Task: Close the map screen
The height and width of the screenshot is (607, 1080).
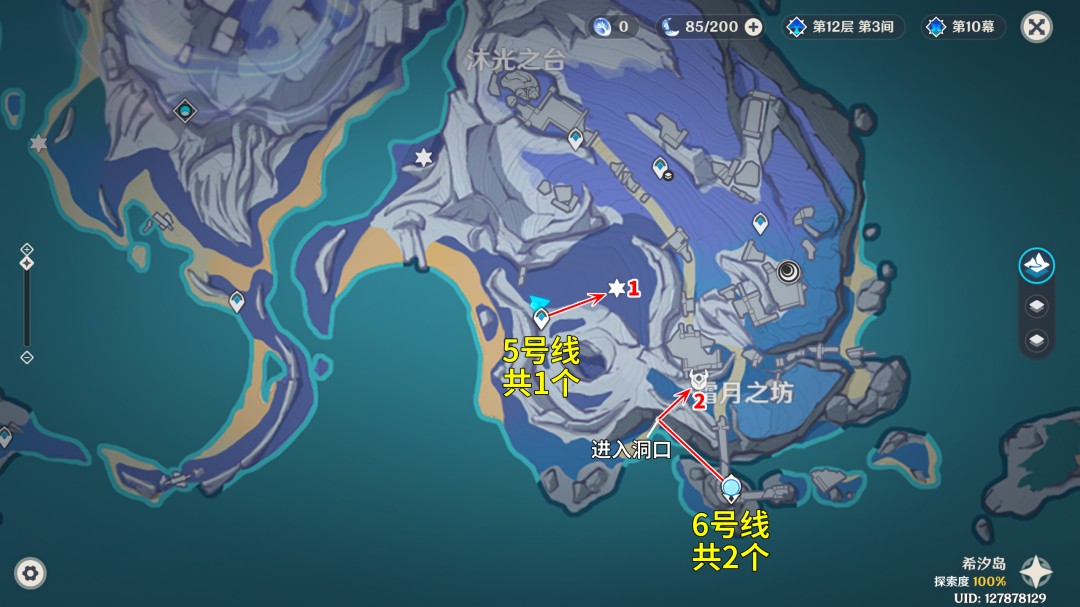Action: 1036,27
